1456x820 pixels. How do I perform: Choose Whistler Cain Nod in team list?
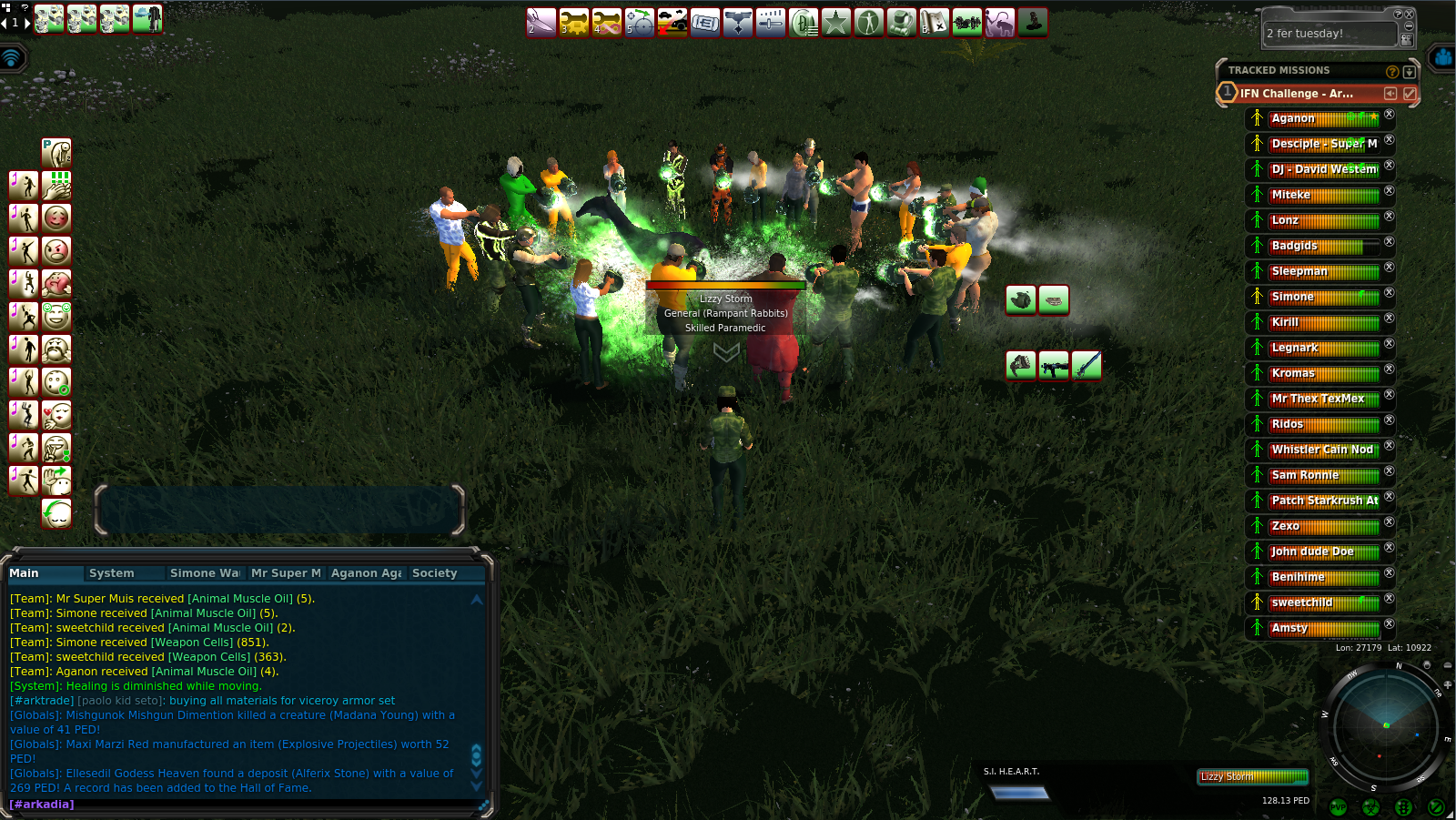[x=1321, y=450]
